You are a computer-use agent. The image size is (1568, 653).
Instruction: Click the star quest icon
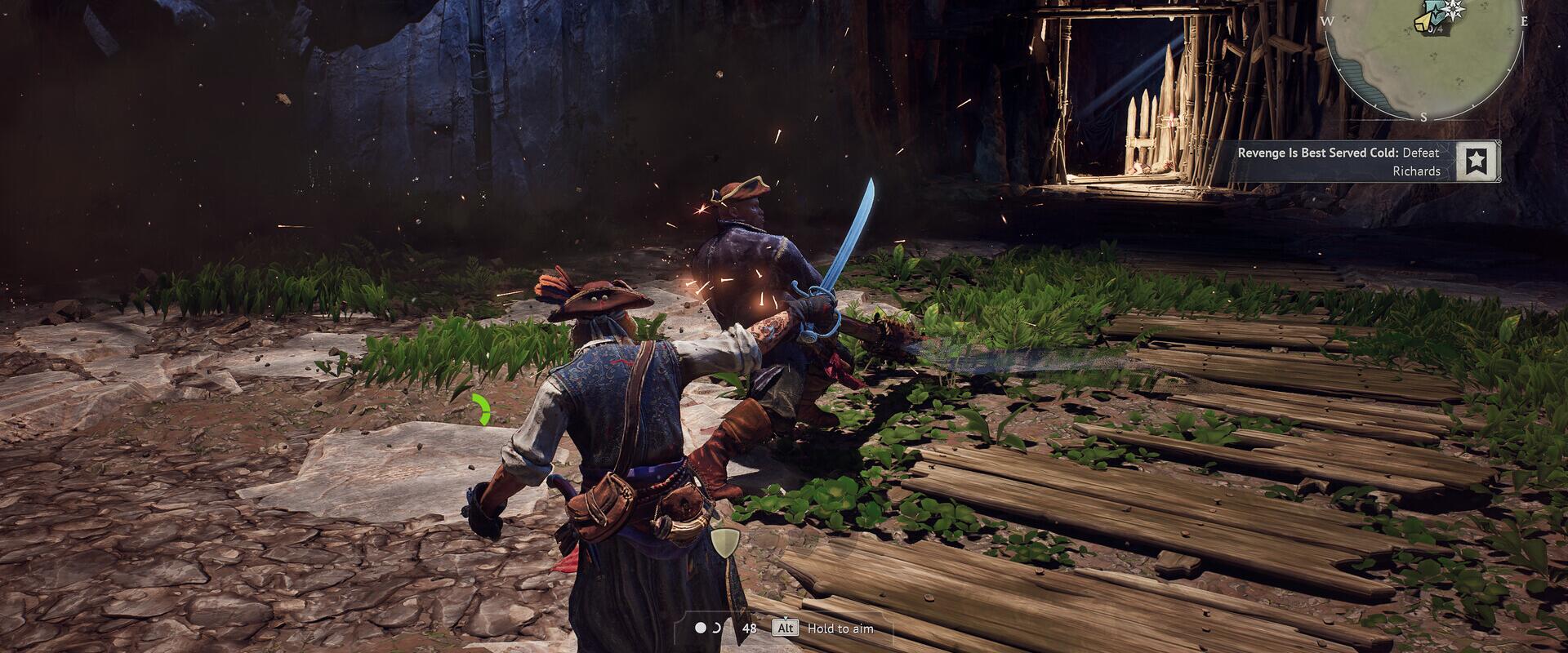click(x=1475, y=161)
